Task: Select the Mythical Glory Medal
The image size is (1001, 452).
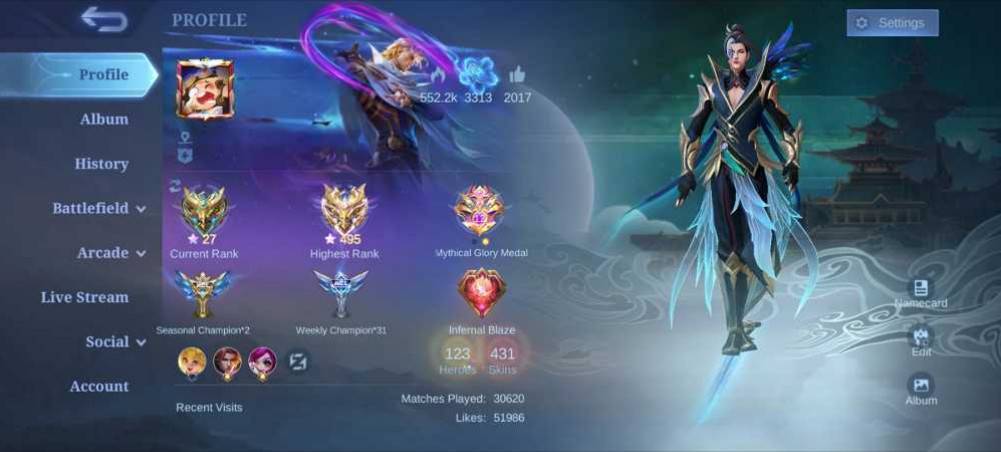Action: coord(480,210)
